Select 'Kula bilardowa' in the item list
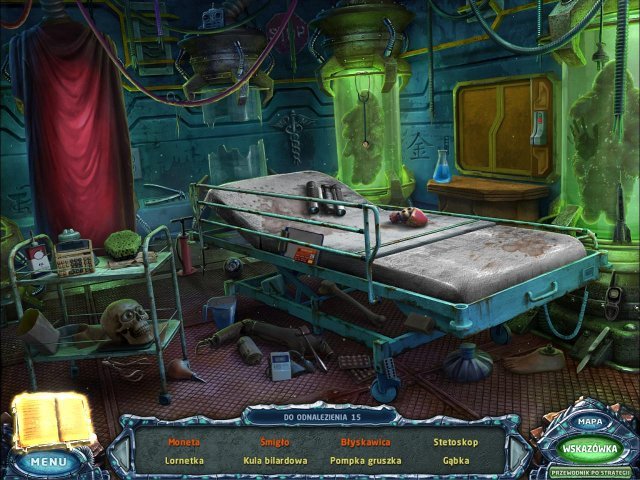The width and height of the screenshot is (640, 480). [x=274, y=461]
